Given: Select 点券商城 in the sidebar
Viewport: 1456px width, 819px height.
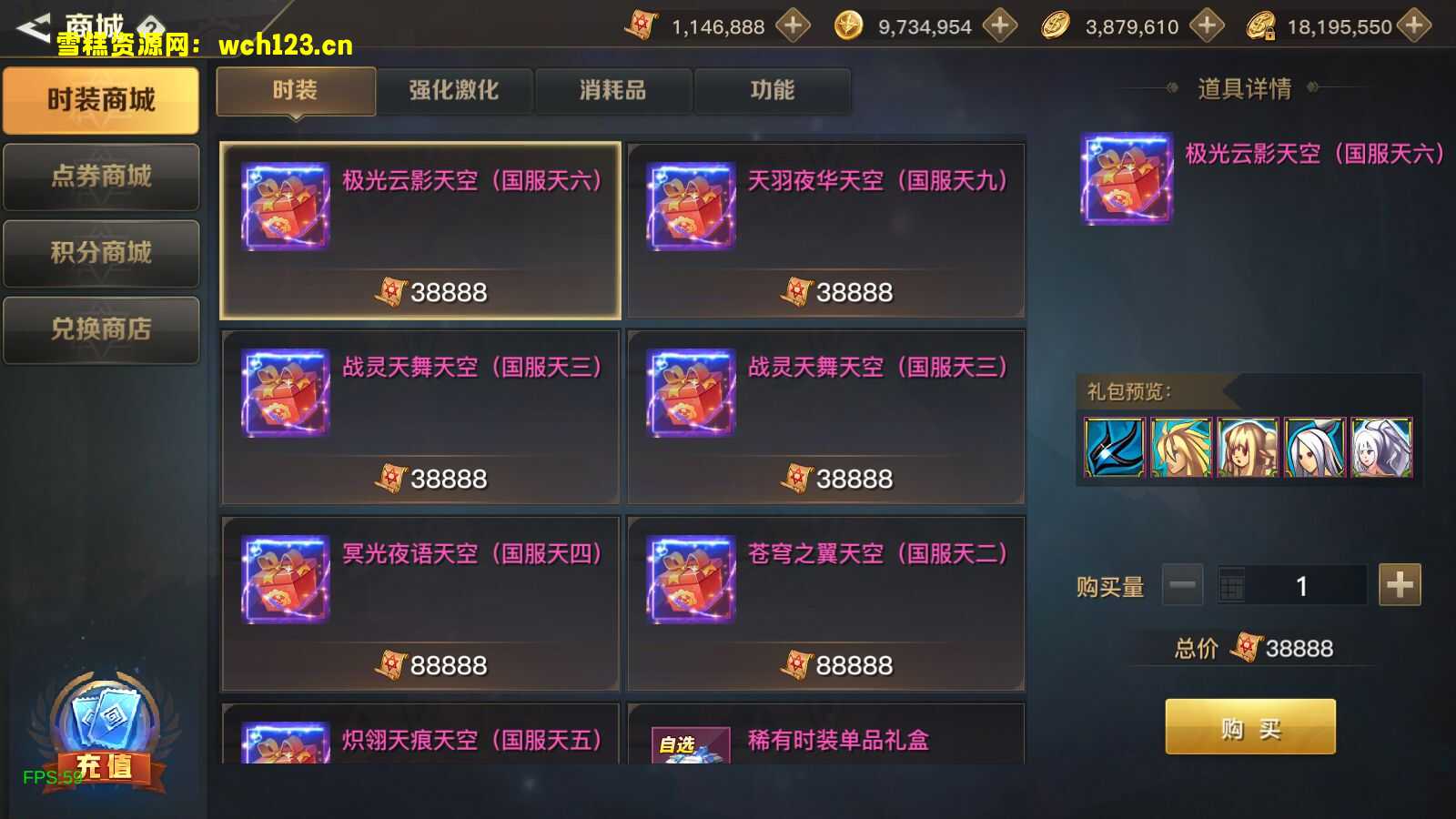Looking at the screenshot, I should [100, 177].
